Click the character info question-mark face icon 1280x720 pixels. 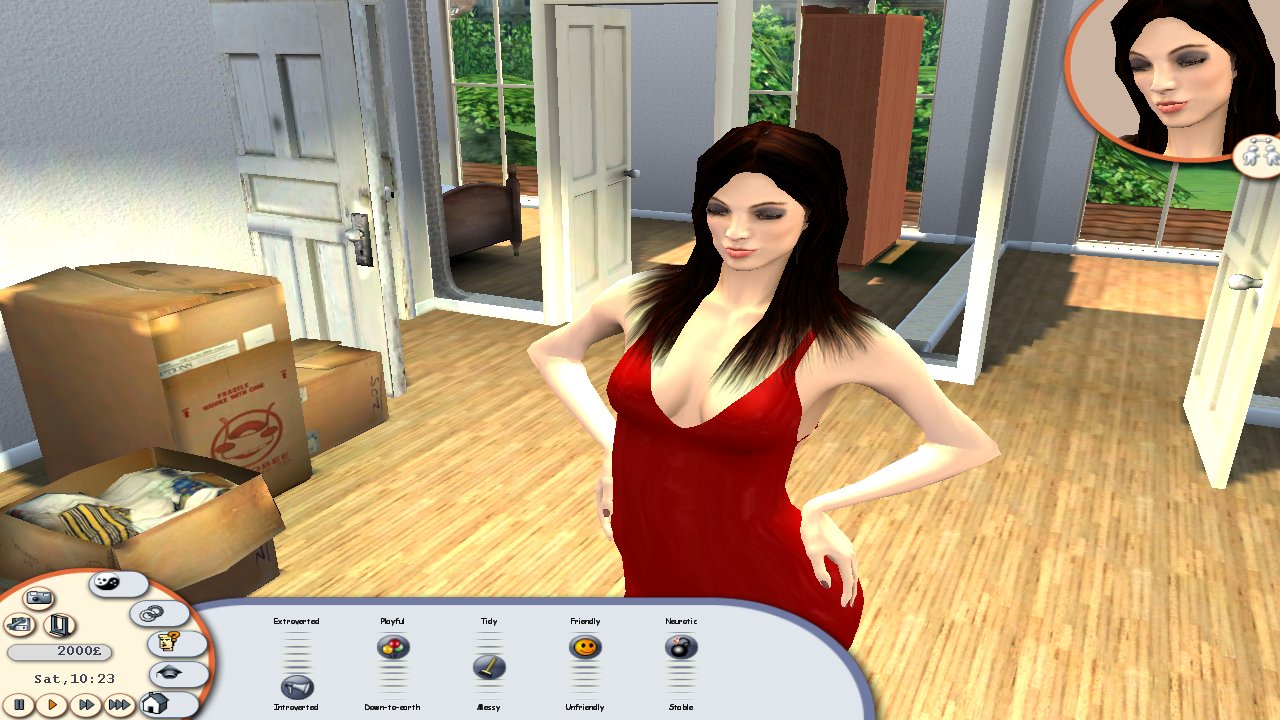pyautogui.click(x=169, y=641)
